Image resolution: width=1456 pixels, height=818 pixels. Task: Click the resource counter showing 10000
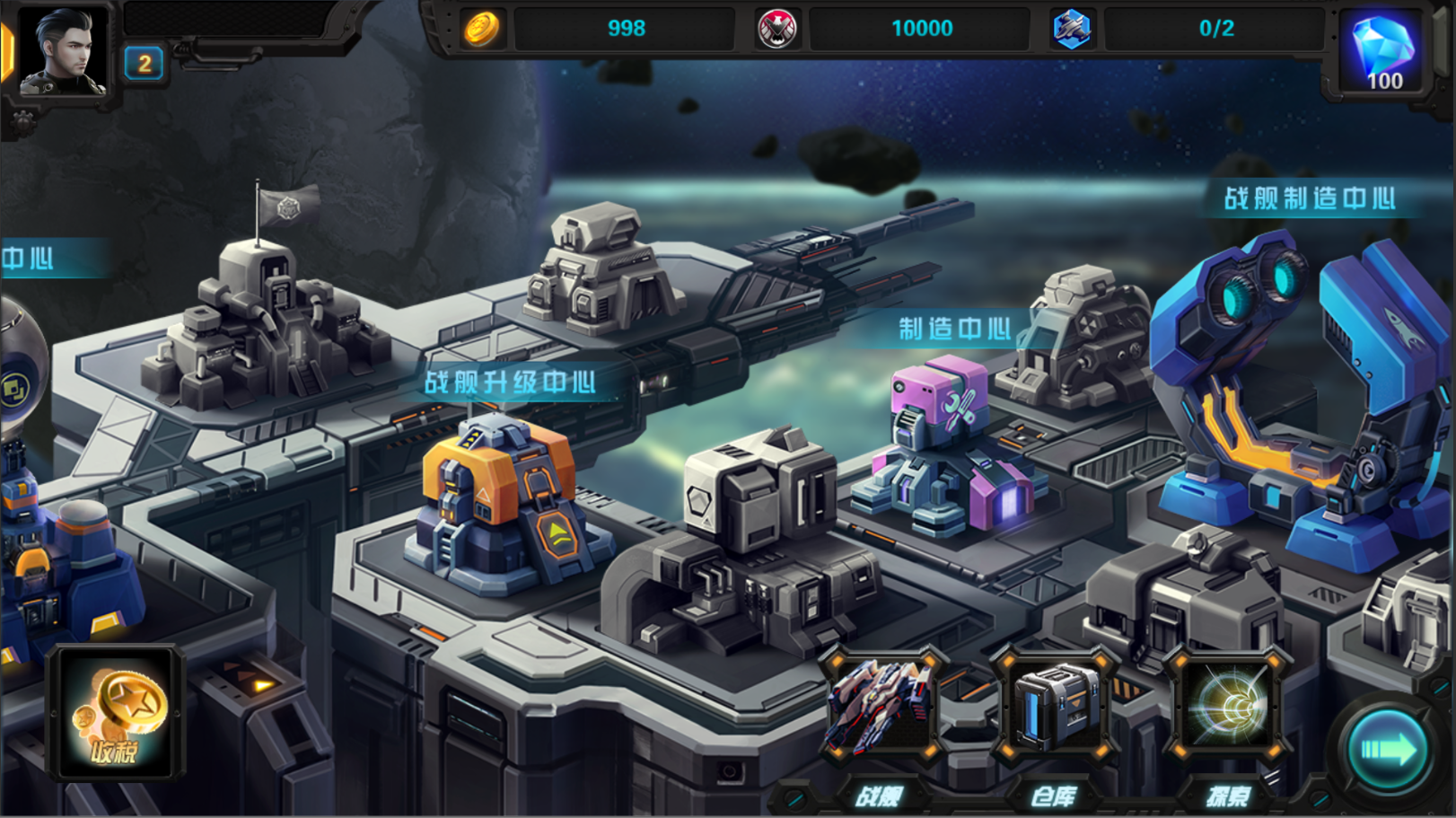922,28
